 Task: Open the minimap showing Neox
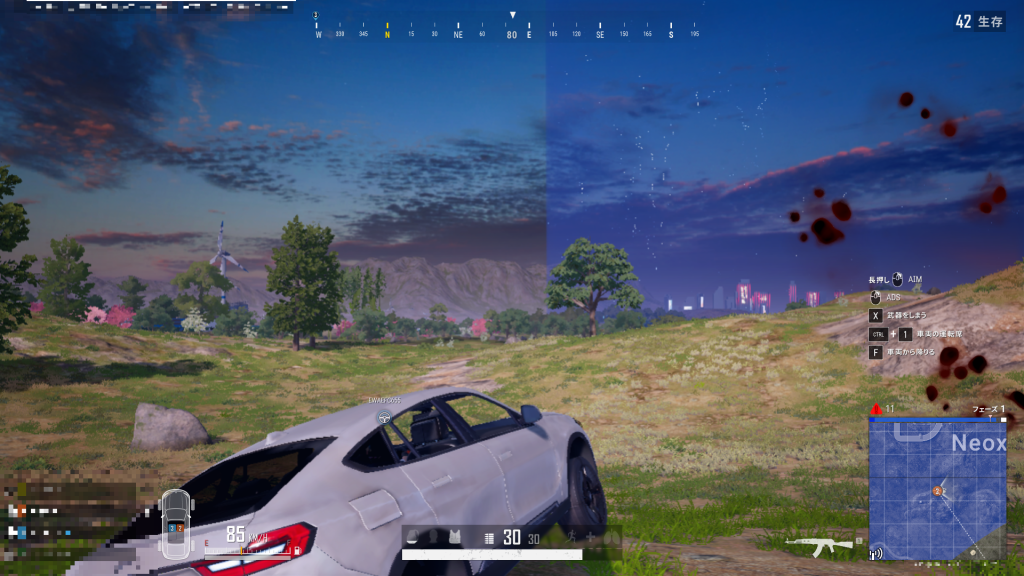point(937,489)
